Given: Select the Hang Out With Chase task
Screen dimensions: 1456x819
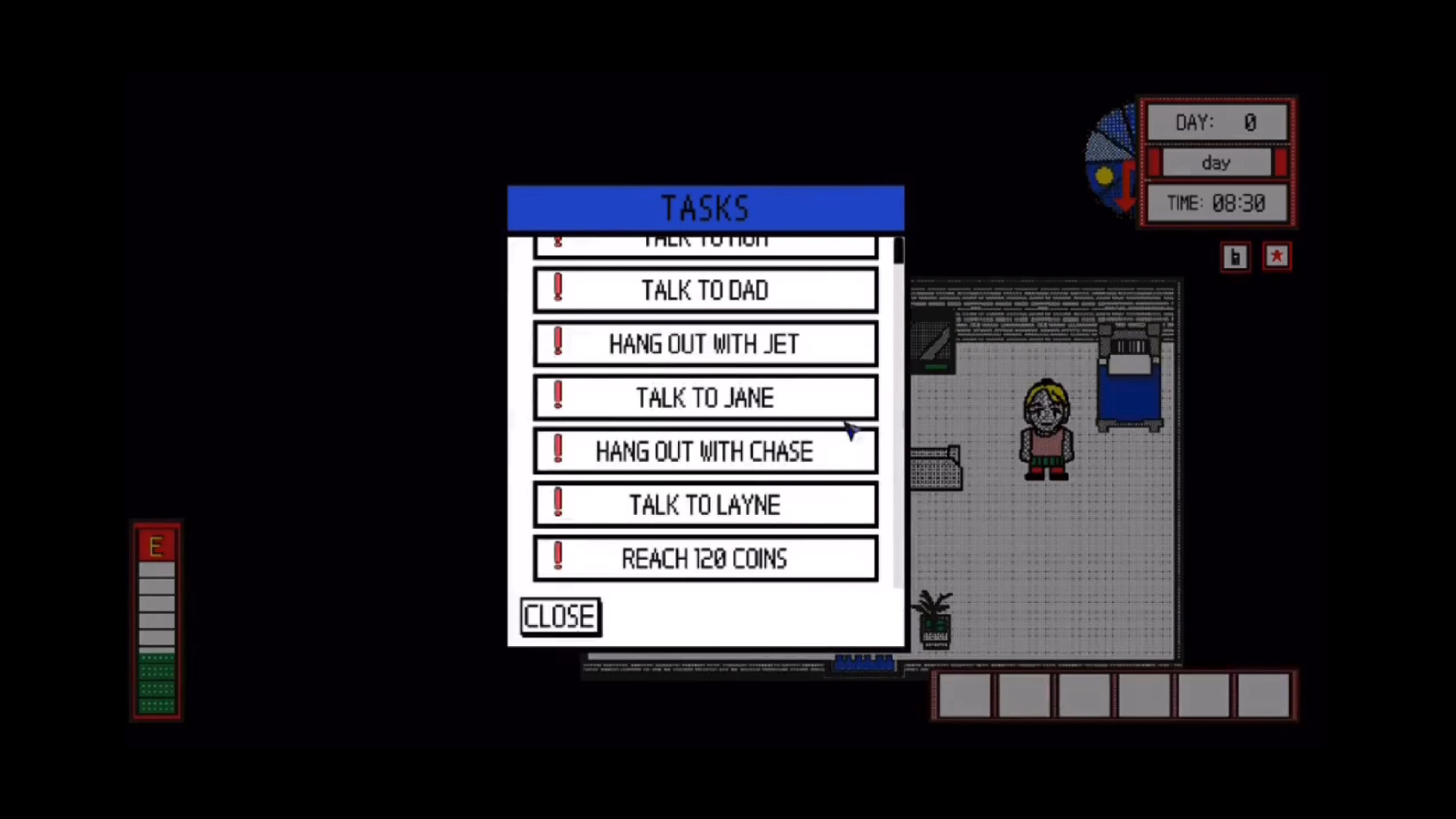Looking at the screenshot, I should [705, 450].
